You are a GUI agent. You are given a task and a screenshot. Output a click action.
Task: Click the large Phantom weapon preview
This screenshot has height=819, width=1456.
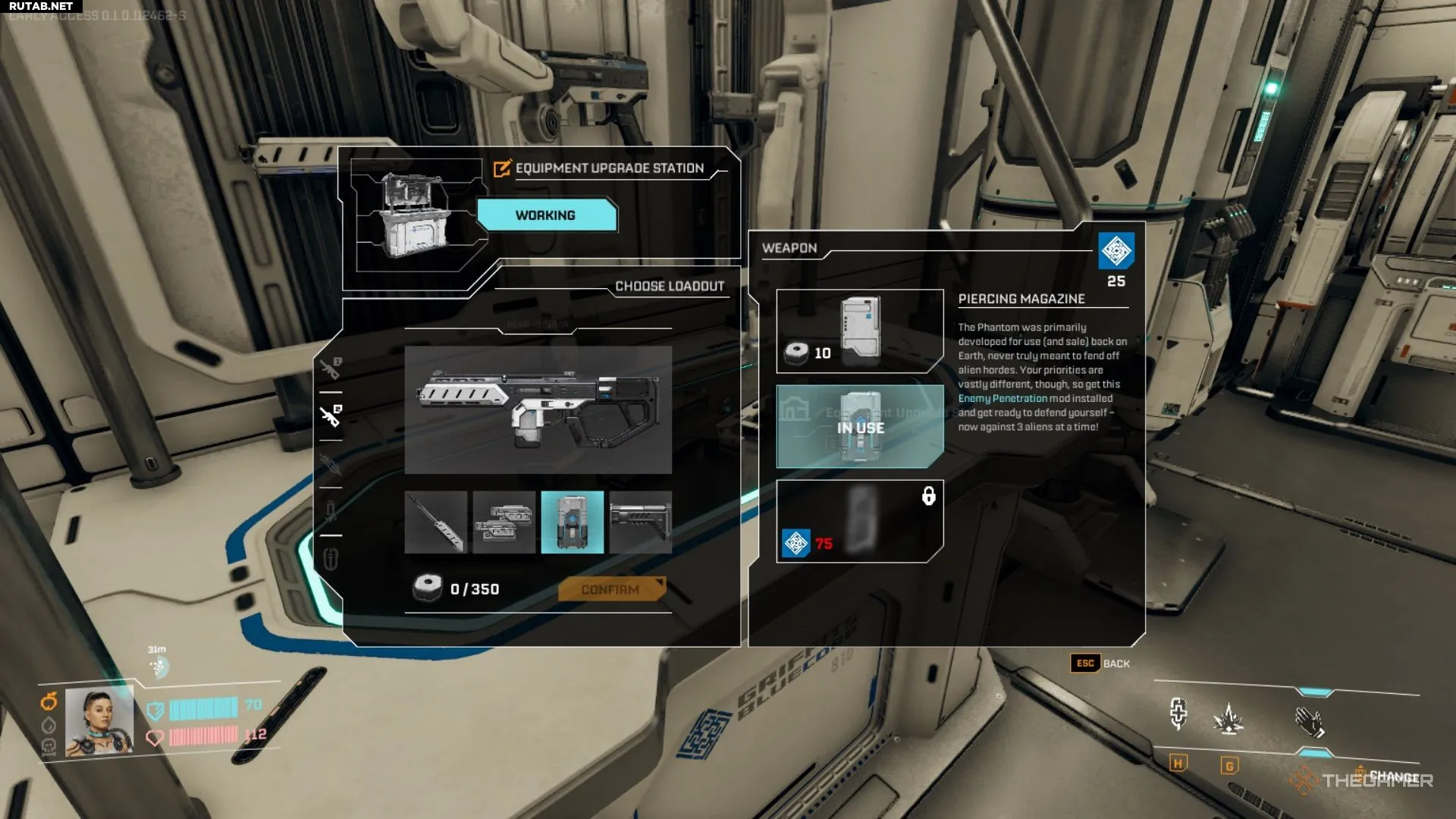click(x=538, y=409)
